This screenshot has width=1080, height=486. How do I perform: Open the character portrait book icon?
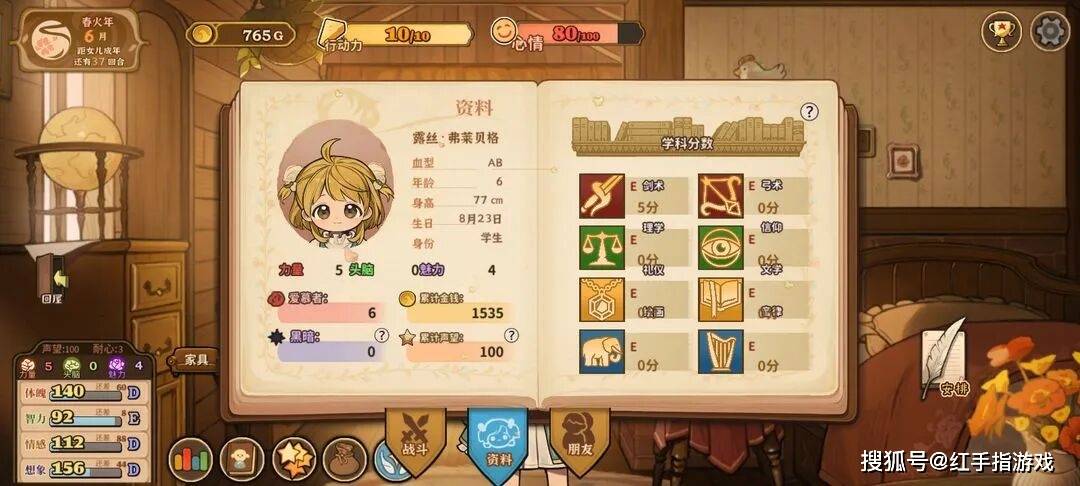[x=242, y=460]
